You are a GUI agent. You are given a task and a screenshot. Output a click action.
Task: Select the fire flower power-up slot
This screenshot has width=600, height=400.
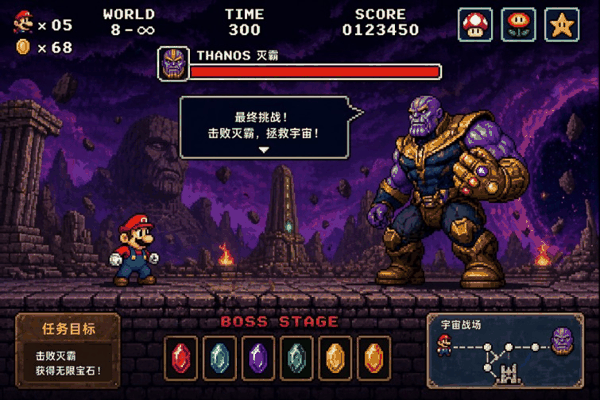click(518, 24)
